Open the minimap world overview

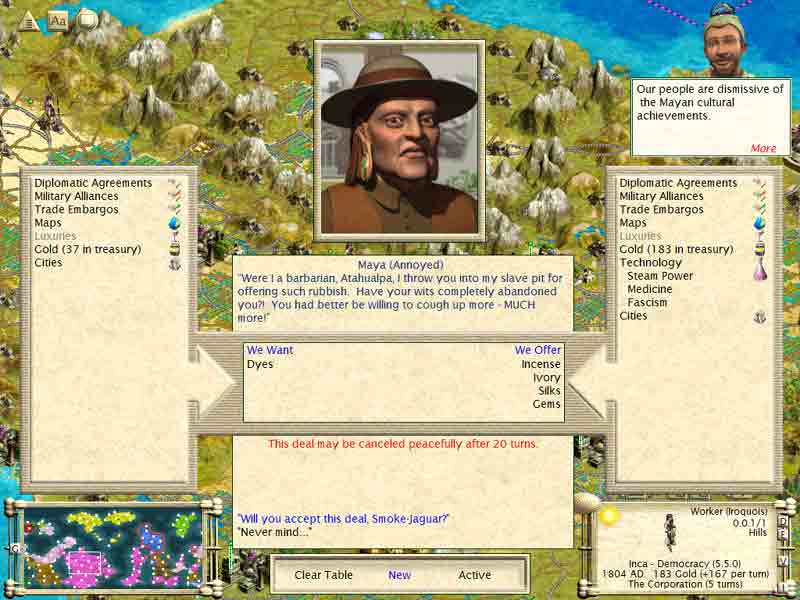click(110, 546)
